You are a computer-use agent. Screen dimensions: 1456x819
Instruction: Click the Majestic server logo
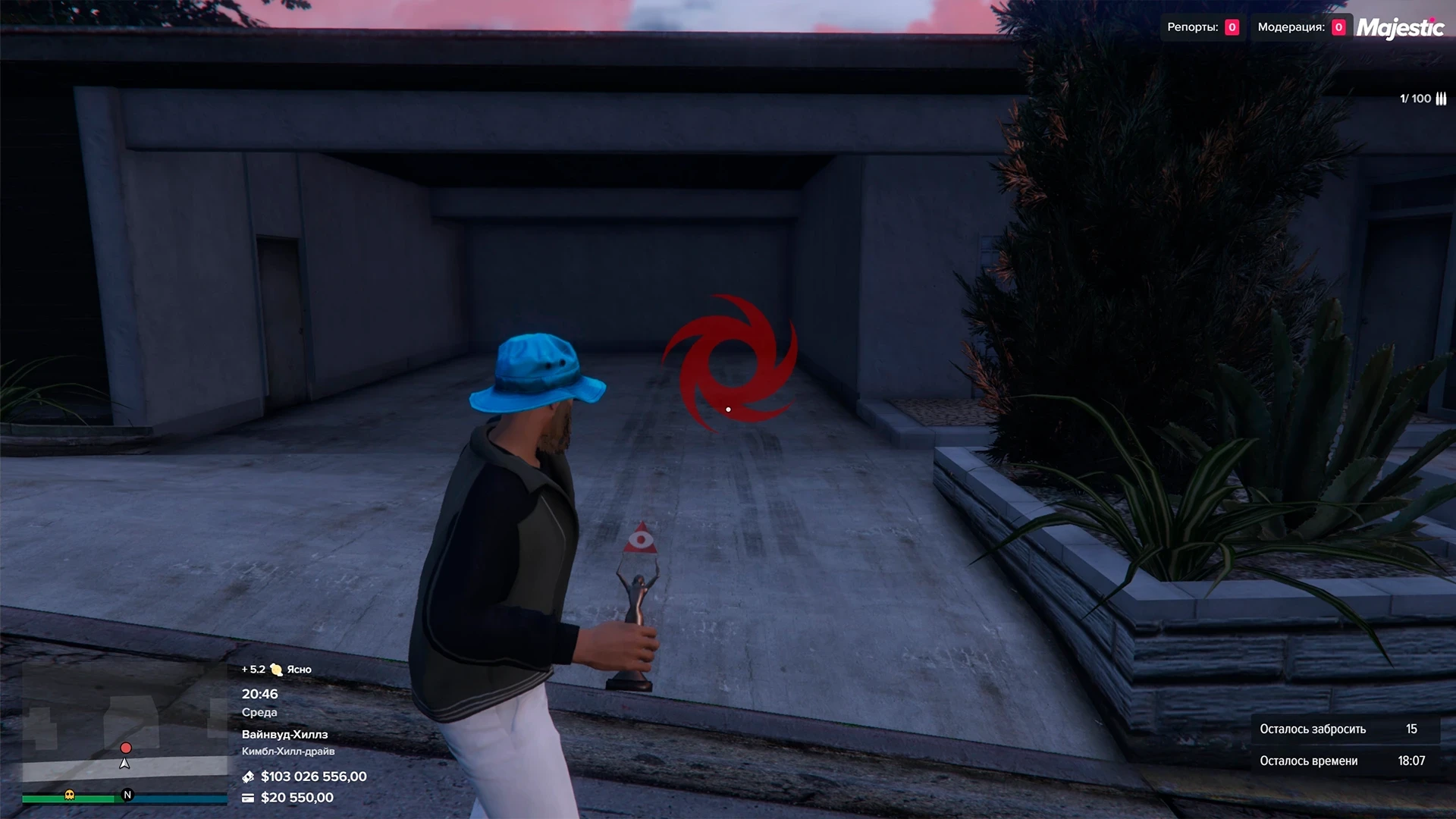[x=1400, y=28]
